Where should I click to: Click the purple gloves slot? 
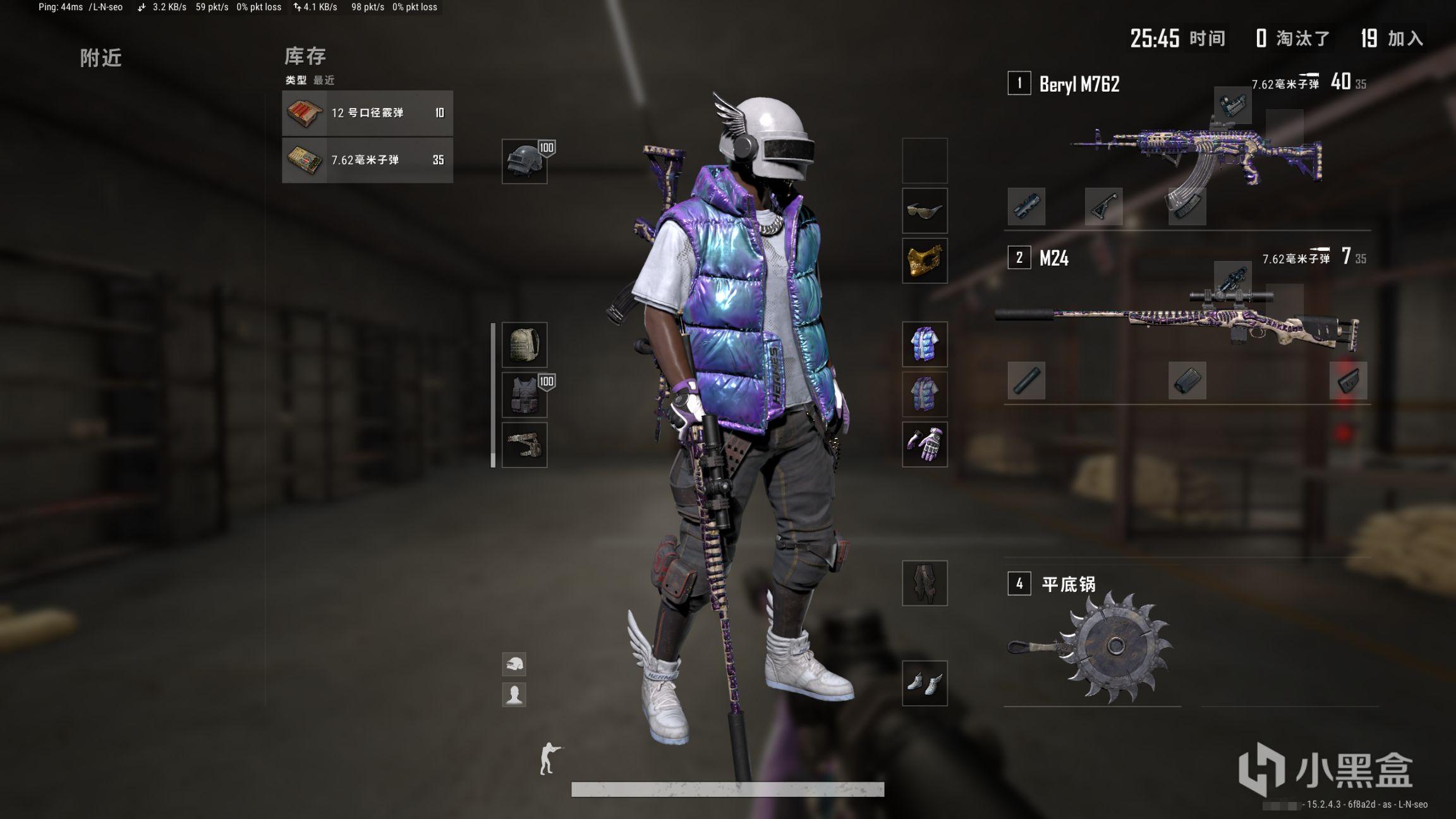(x=925, y=444)
